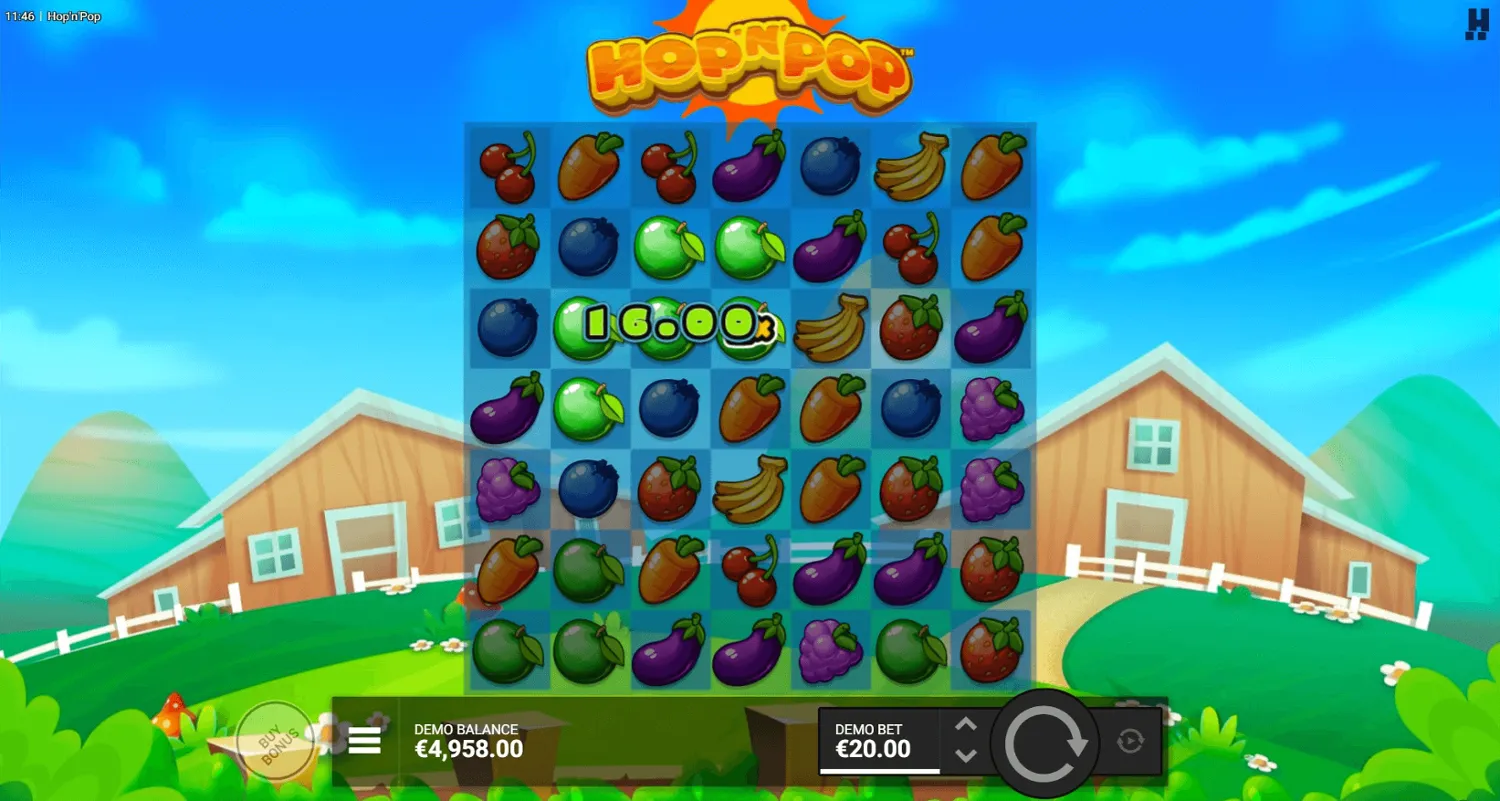
Task: Click the white bet progress line under €20.00
Action: point(880,770)
